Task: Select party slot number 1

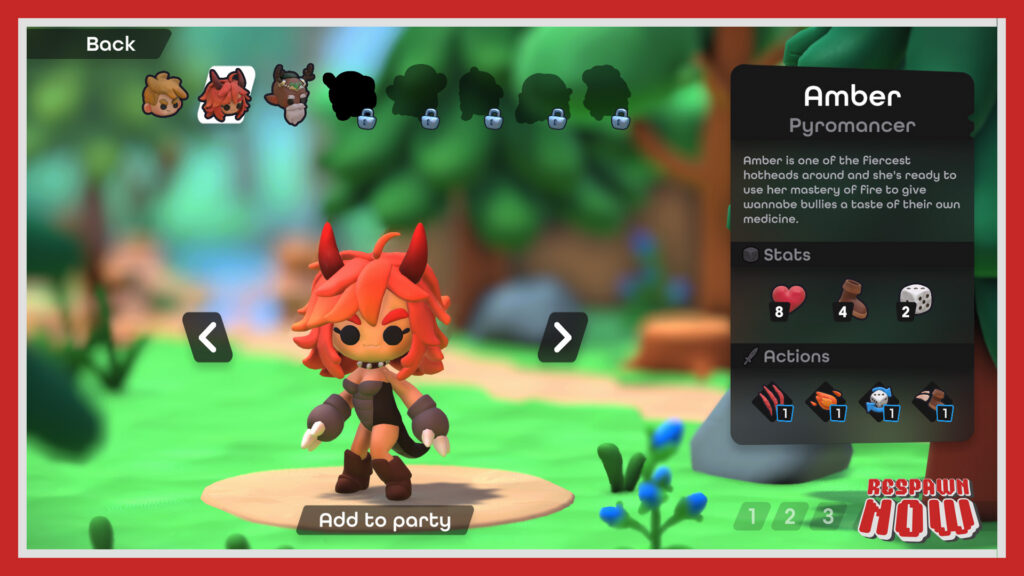Action: click(x=752, y=516)
